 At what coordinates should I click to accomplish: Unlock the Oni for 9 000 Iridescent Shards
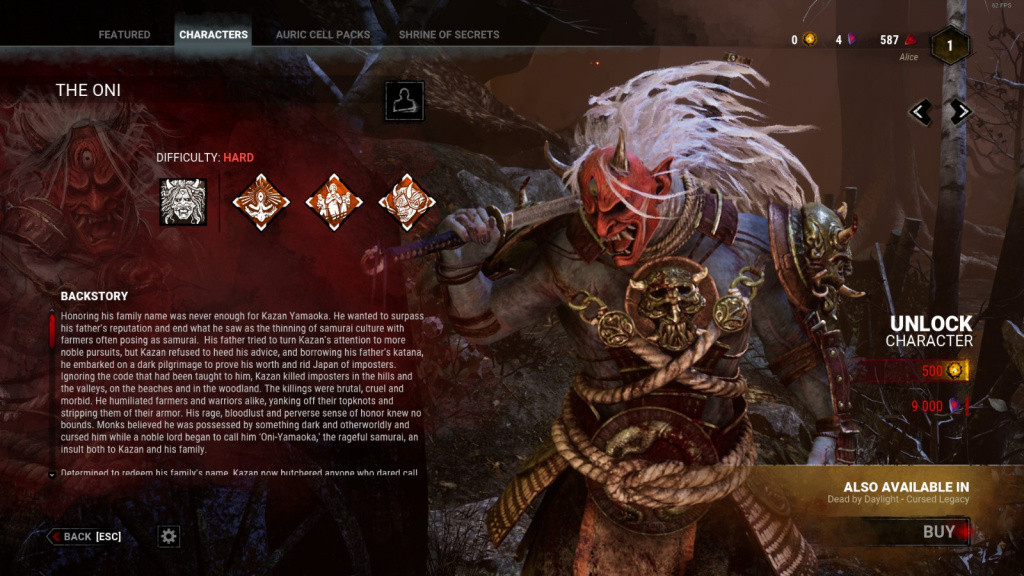click(932, 406)
